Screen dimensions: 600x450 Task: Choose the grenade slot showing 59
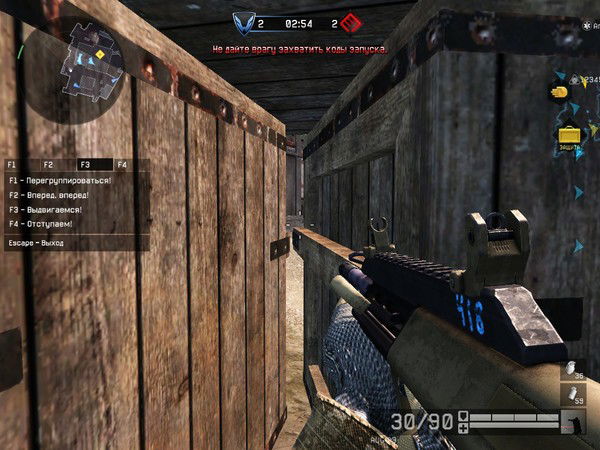[571, 392]
